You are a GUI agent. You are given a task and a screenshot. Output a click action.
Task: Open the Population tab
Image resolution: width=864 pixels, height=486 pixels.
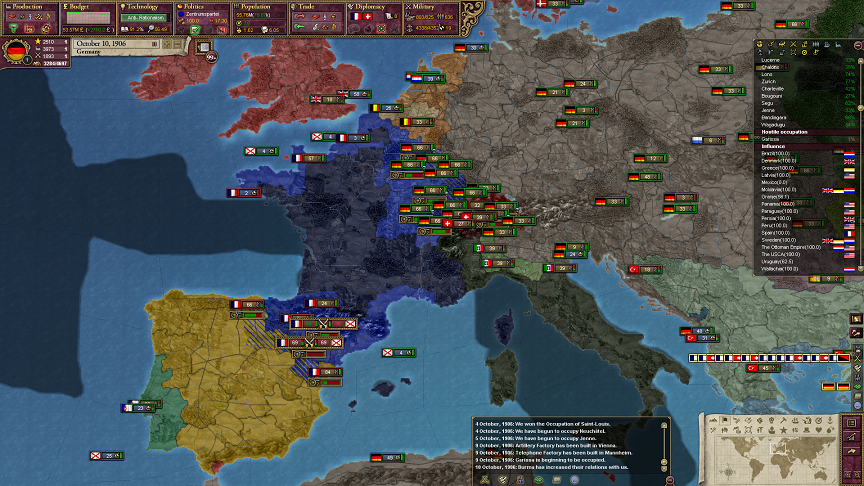tap(258, 6)
